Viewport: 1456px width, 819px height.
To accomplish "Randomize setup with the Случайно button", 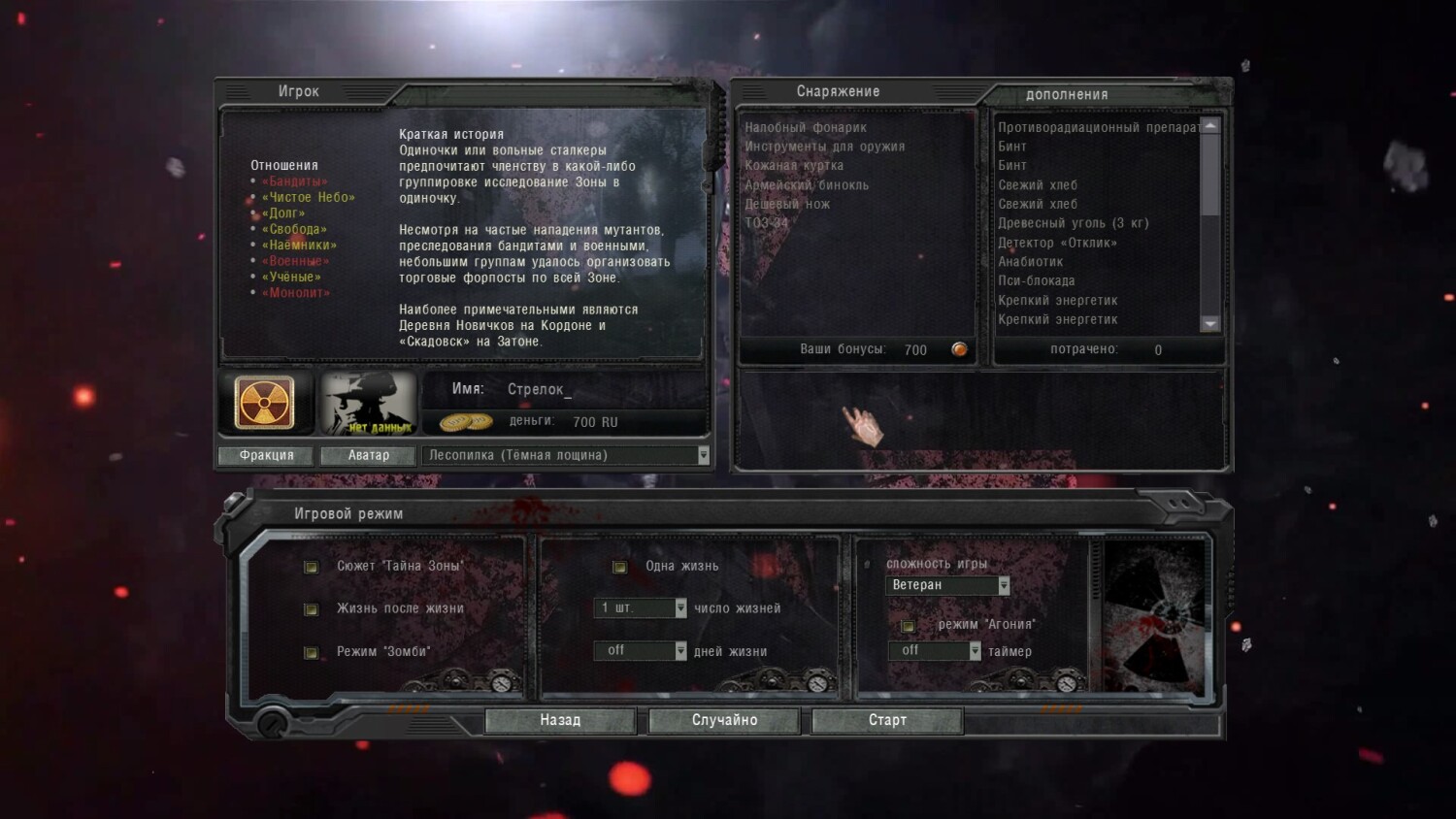I will coord(724,720).
